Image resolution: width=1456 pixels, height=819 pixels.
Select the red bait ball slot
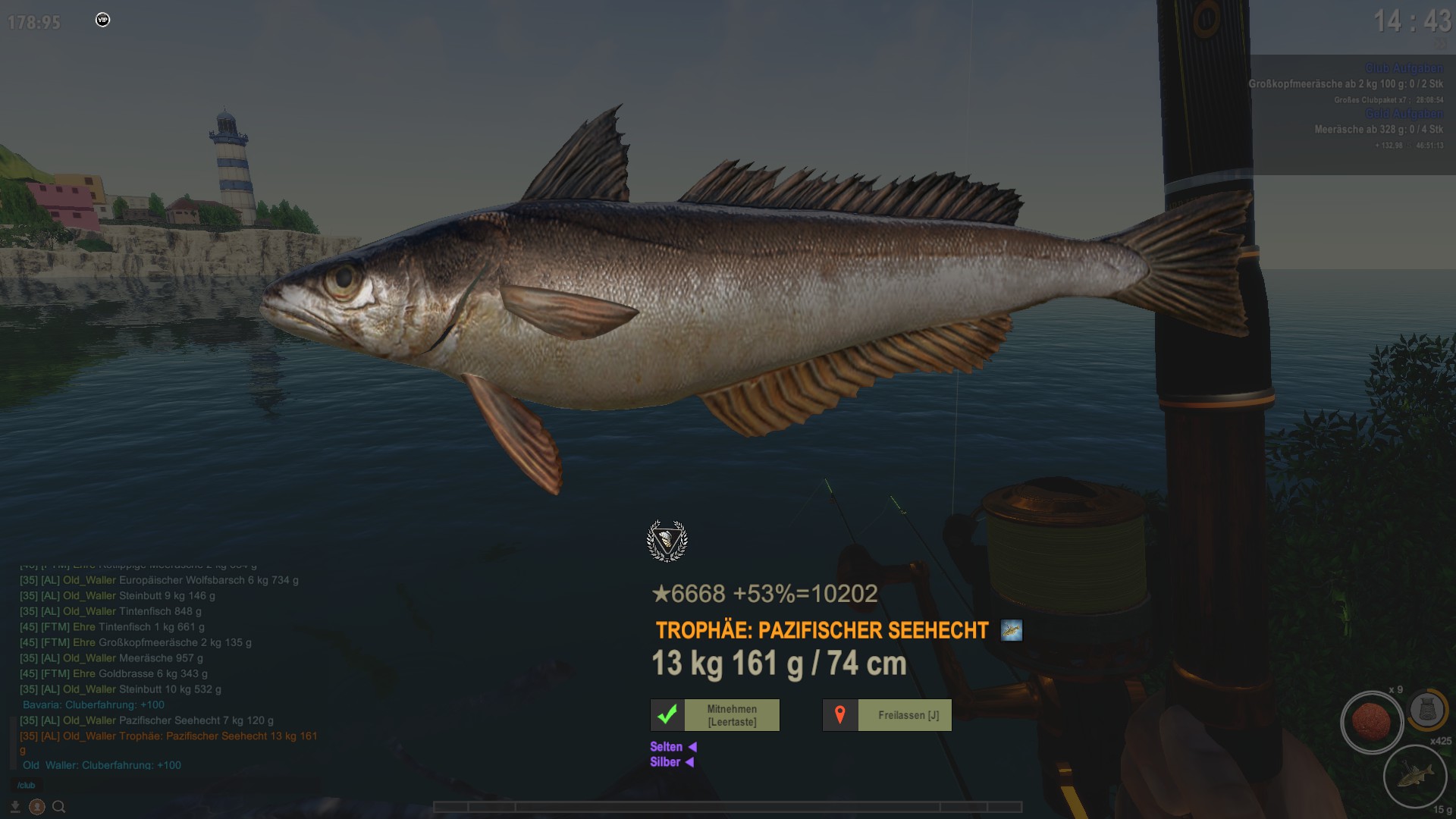coord(1372,721)
